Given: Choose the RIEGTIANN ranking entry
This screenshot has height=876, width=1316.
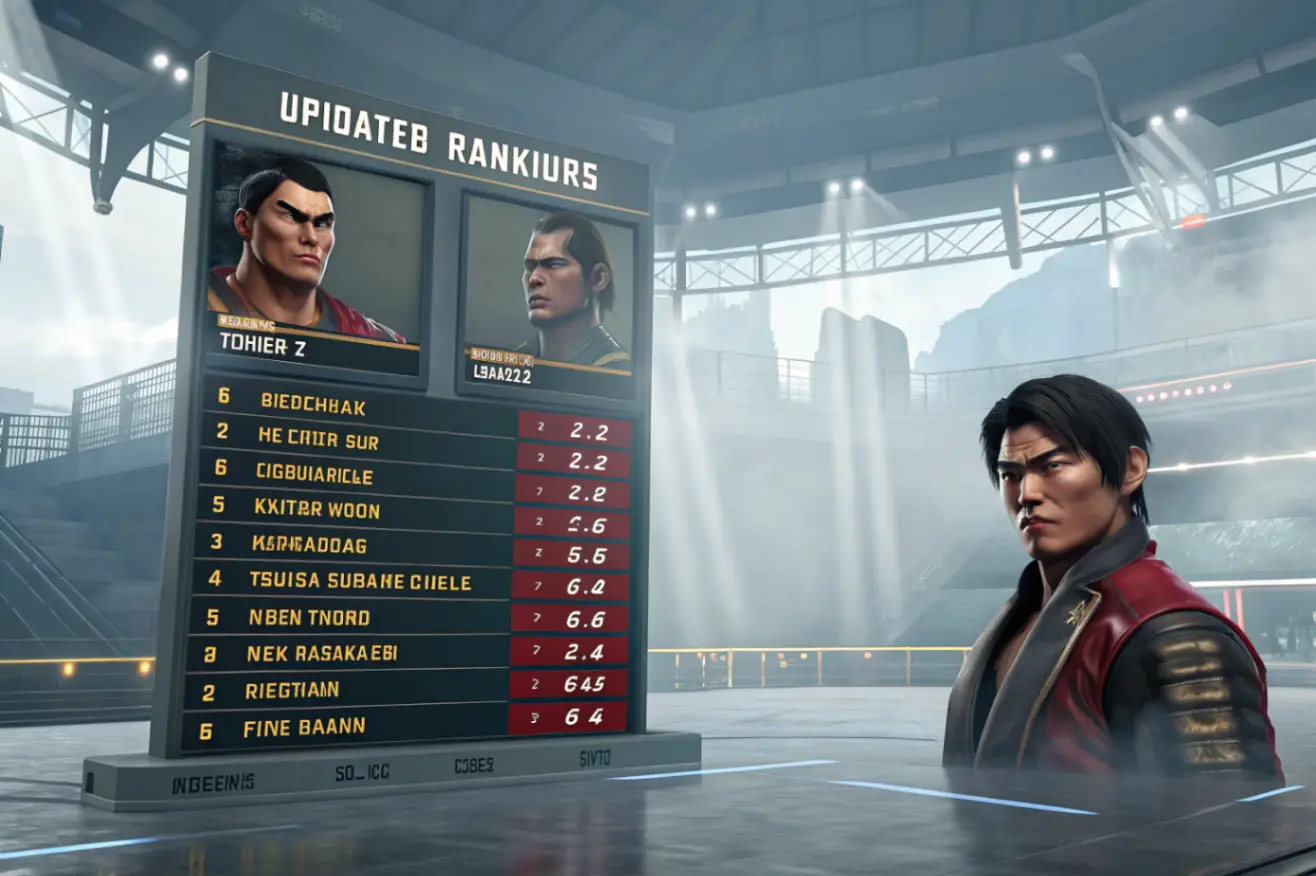Looking at the screenshot, I should pyautogui.click(x=410, y=690).
